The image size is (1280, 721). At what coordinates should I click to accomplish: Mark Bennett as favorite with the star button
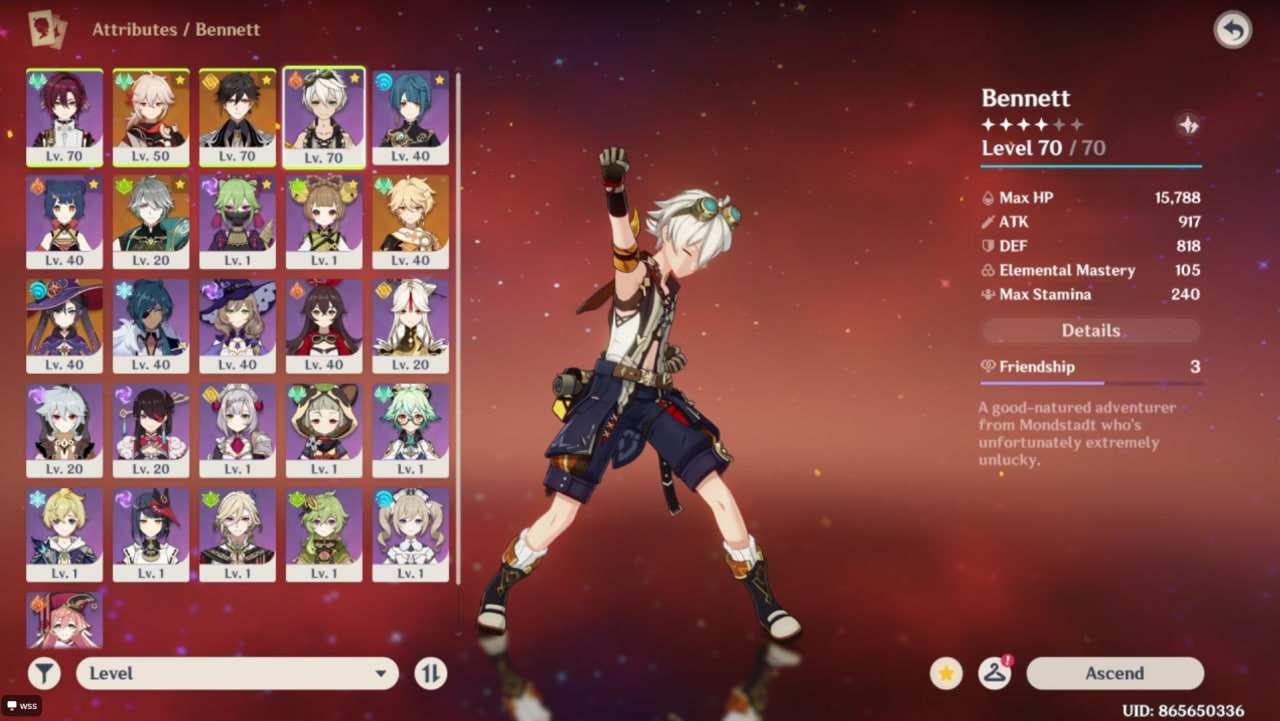coord(946,673)
